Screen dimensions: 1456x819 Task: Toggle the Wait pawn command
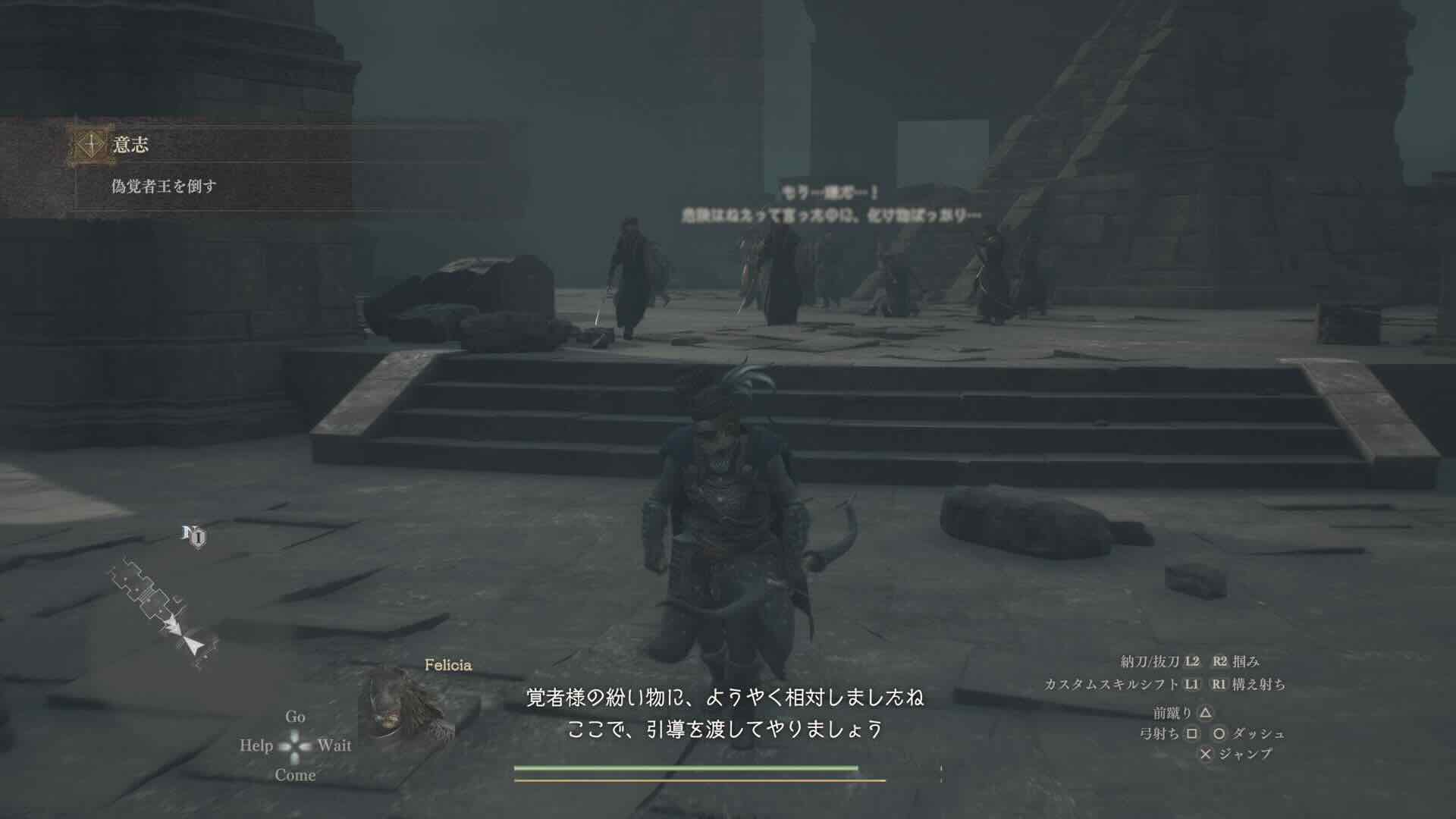coord(336,746)
